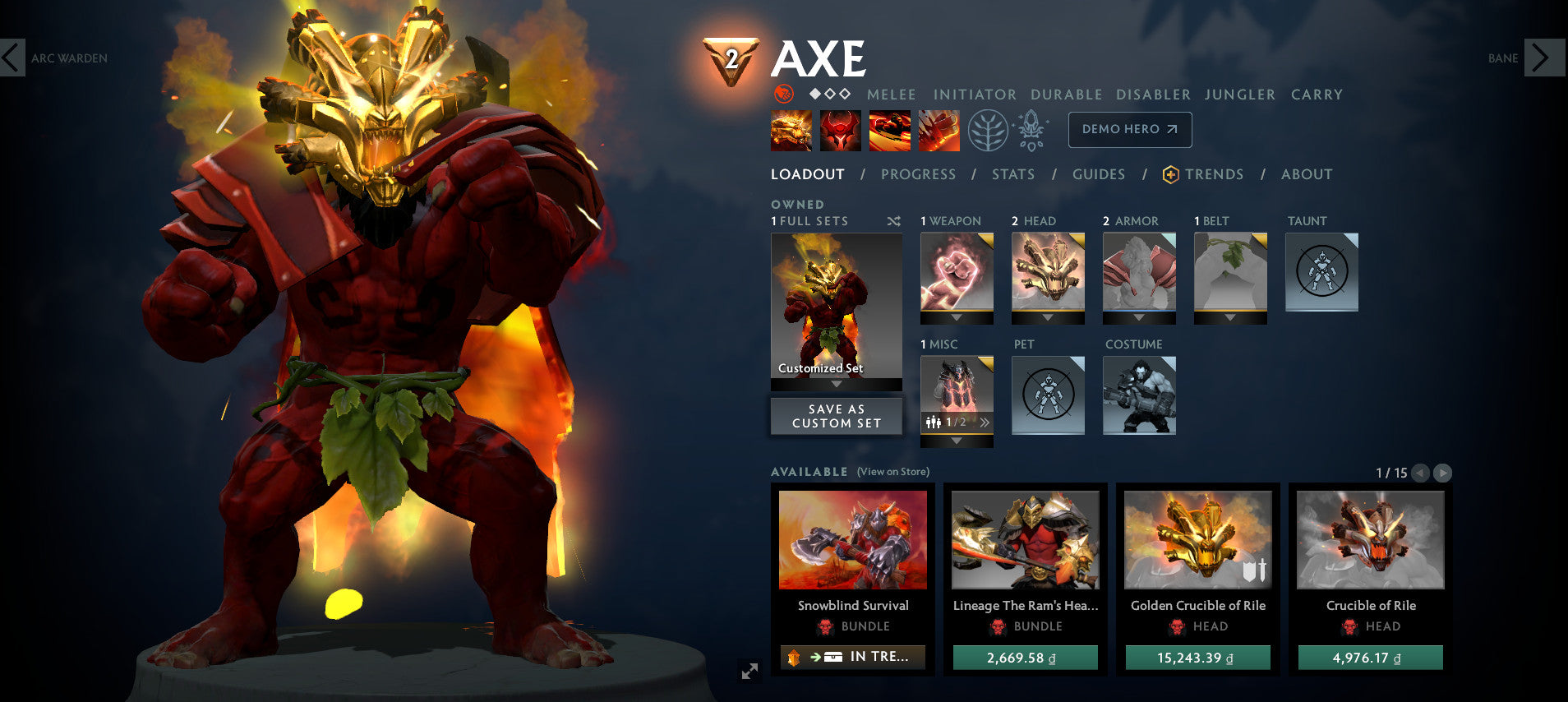Screen dimensions: 1568x702
Task: View the Aghanim's Scepter upgrade icon
Action: point(1032,130)
